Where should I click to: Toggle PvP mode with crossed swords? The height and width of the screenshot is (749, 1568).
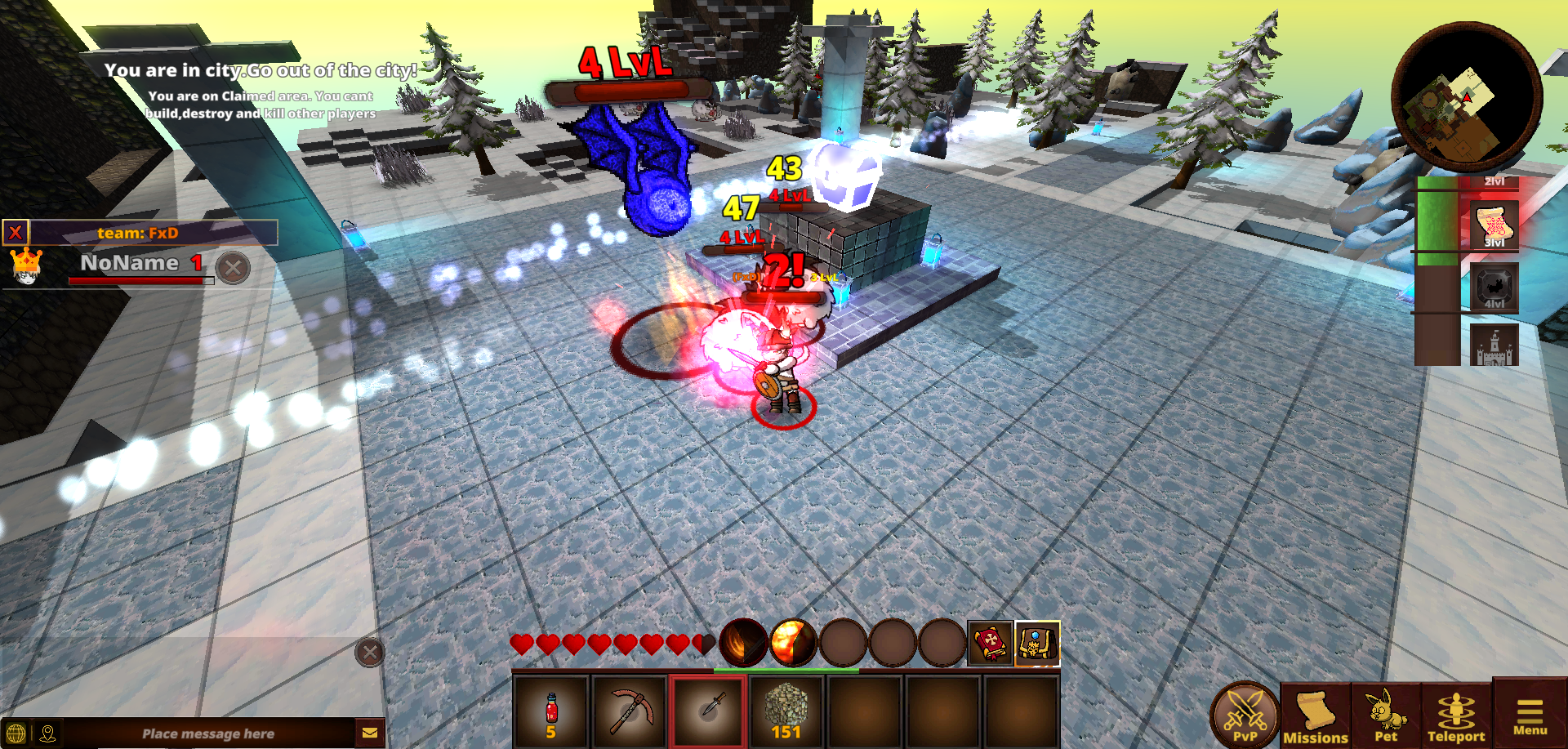tap(1245, 714)
